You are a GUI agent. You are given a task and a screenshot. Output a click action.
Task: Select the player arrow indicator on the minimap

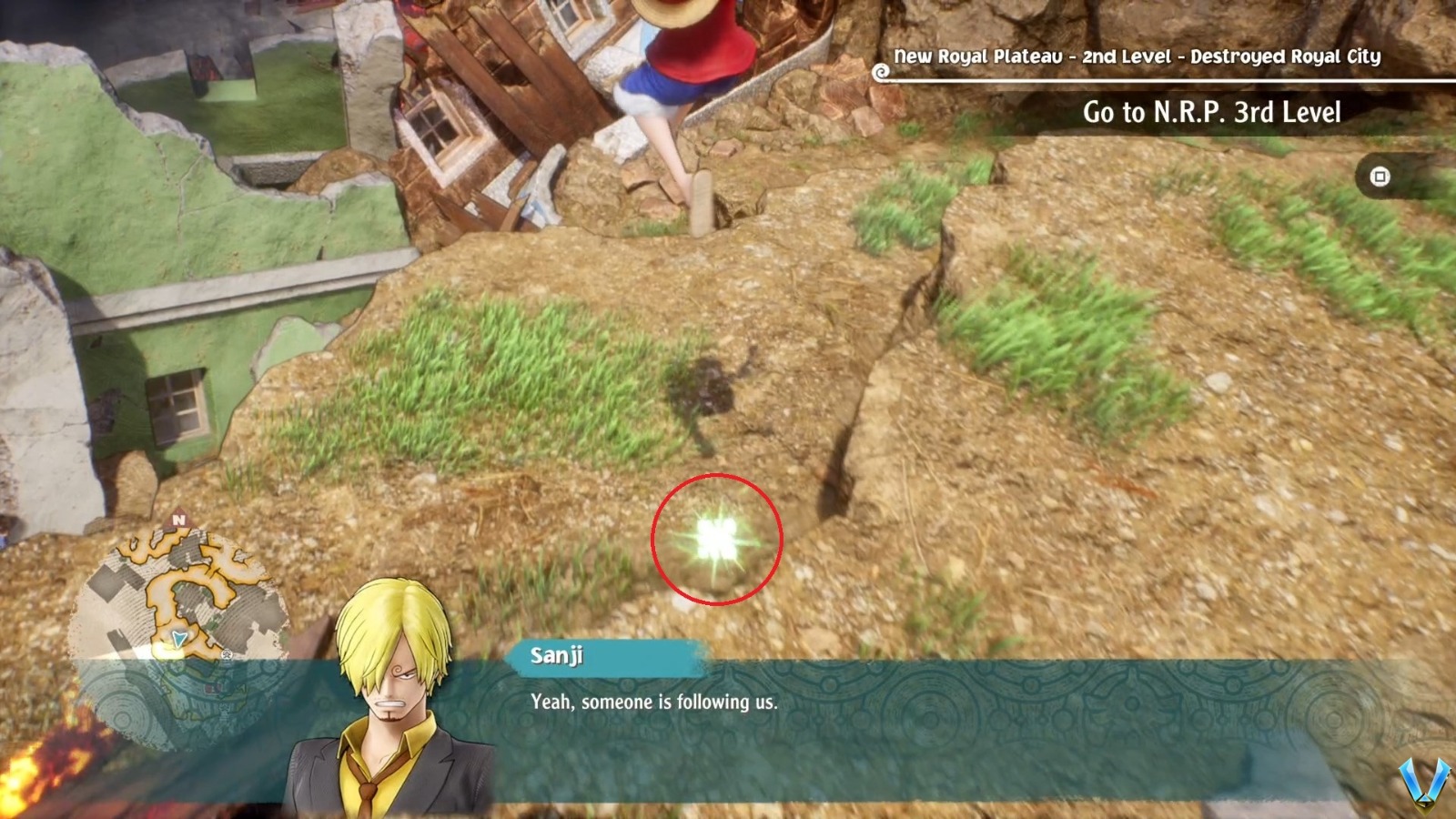(178, 638)
